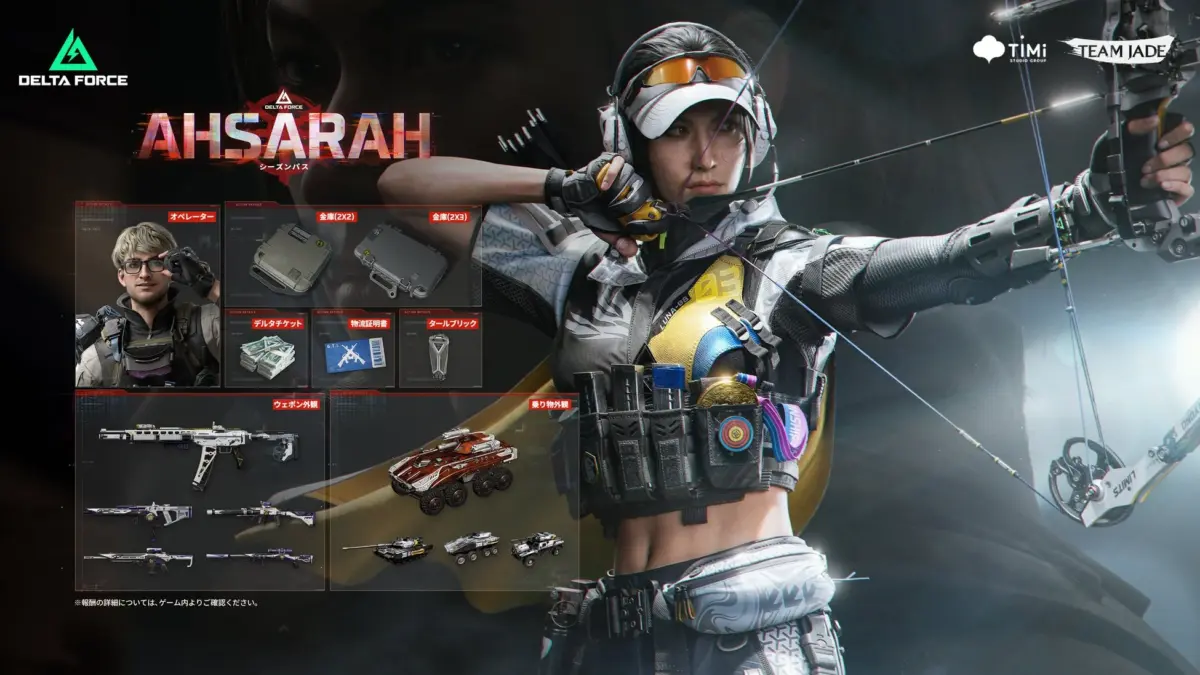1200x675 pixels.
Task: Choose the 2x2 safe box reward
Action: point(290,258)
